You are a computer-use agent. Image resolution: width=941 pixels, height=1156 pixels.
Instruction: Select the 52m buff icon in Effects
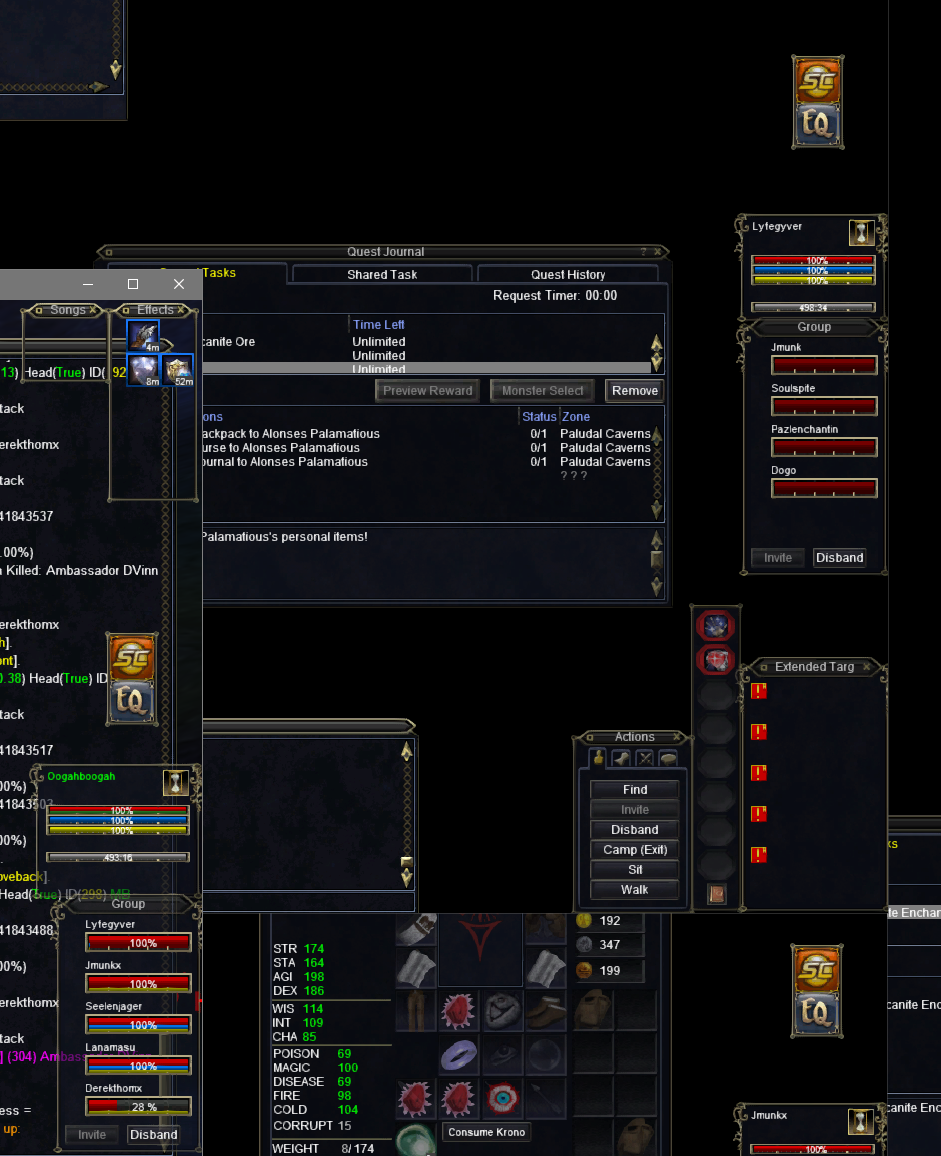pos(179,369)
